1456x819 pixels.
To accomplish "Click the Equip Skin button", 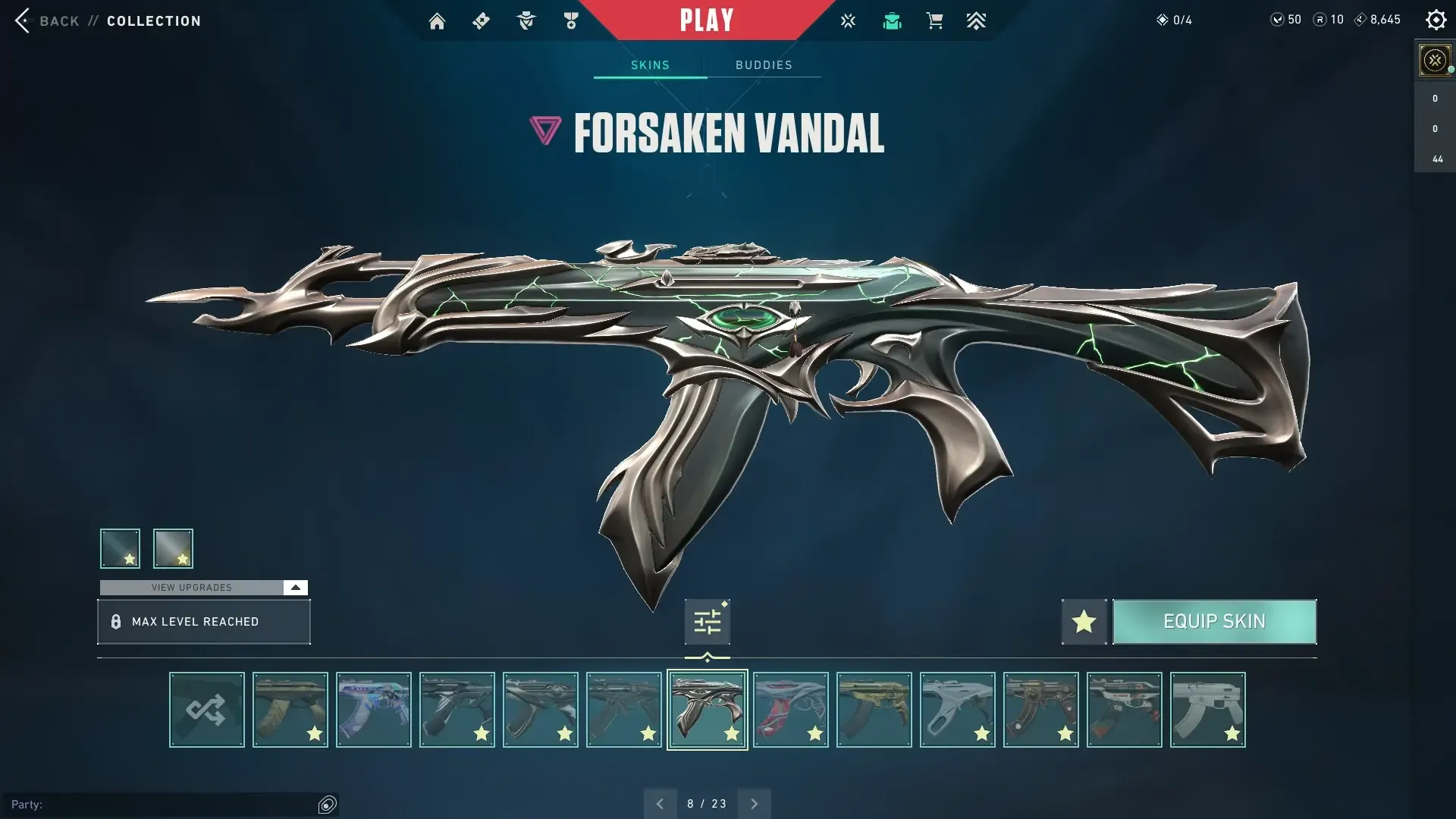I will [x=1214, y=621].
